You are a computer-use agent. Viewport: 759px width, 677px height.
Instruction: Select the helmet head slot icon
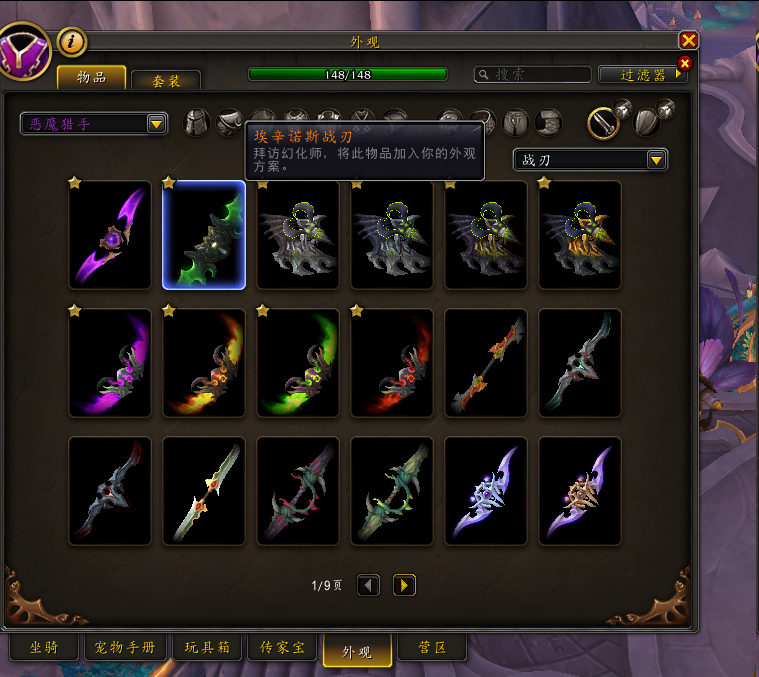coord(198,122)
